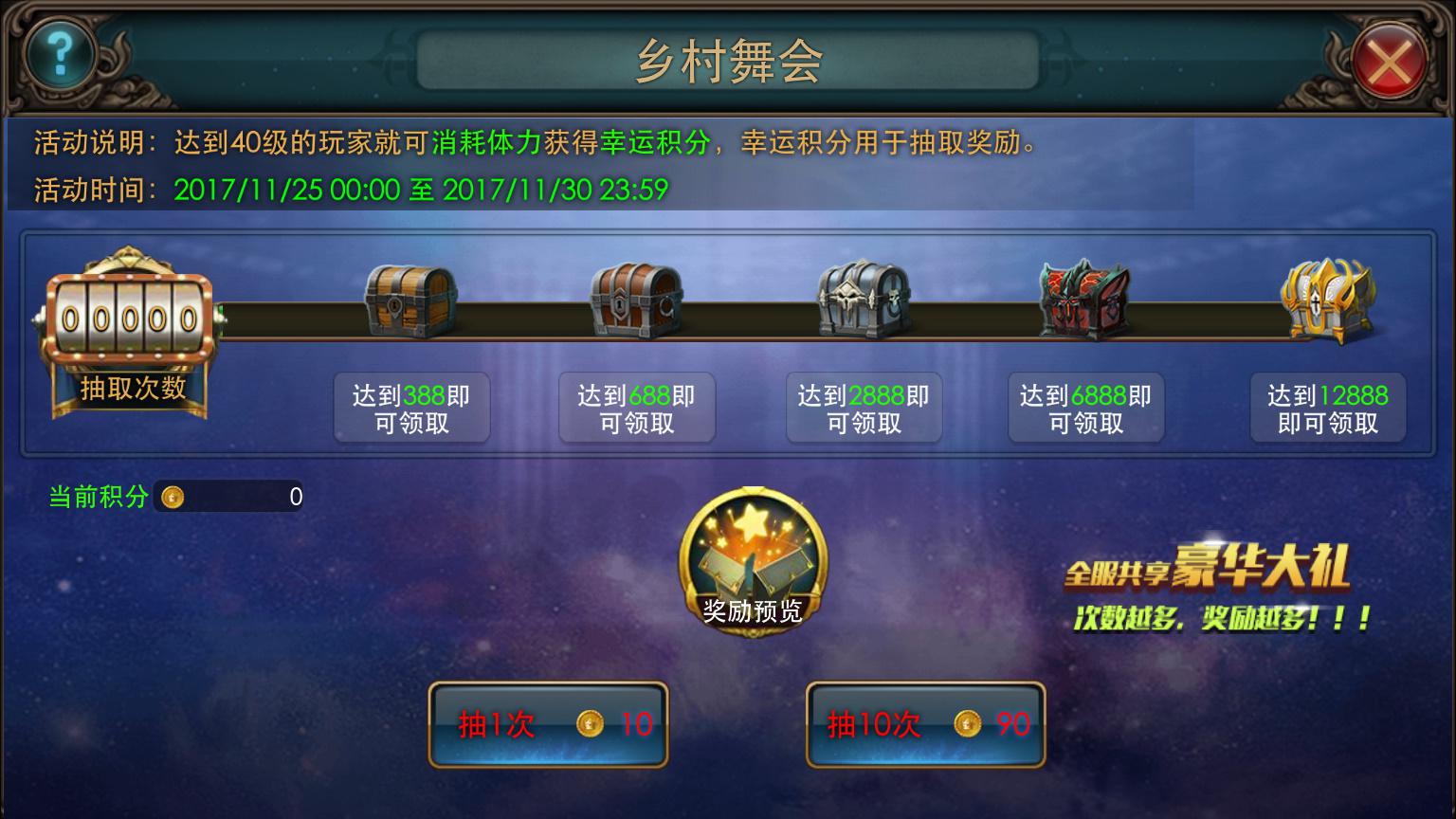This screenshot has width=1456, height=819.
Task: Claim the 12888-point golden chest
Action: pyautogui.click(x=1327, y=300)
